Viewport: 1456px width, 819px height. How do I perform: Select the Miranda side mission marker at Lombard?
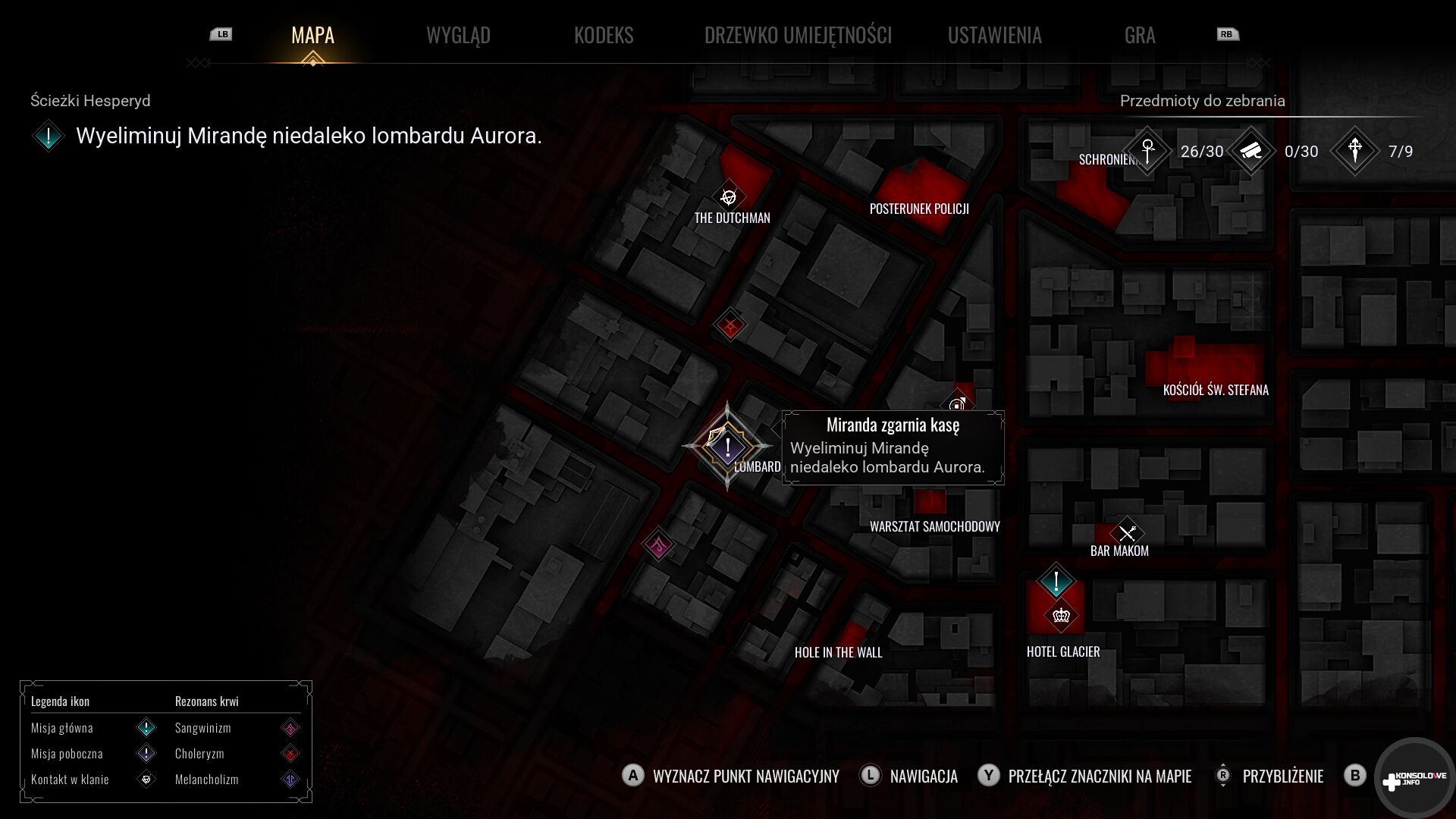pos(727,446)
